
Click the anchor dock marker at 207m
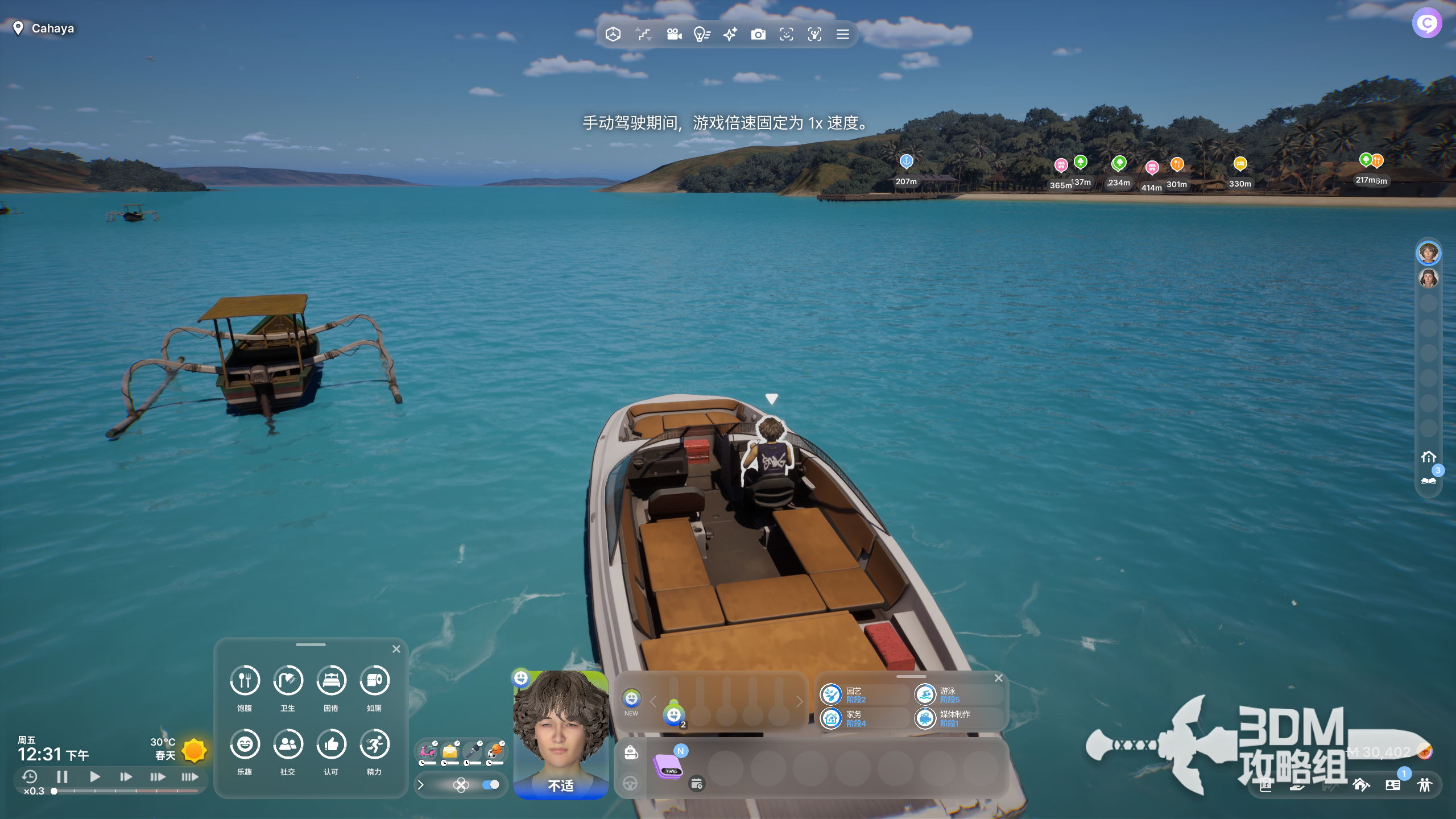coord(906,162)
